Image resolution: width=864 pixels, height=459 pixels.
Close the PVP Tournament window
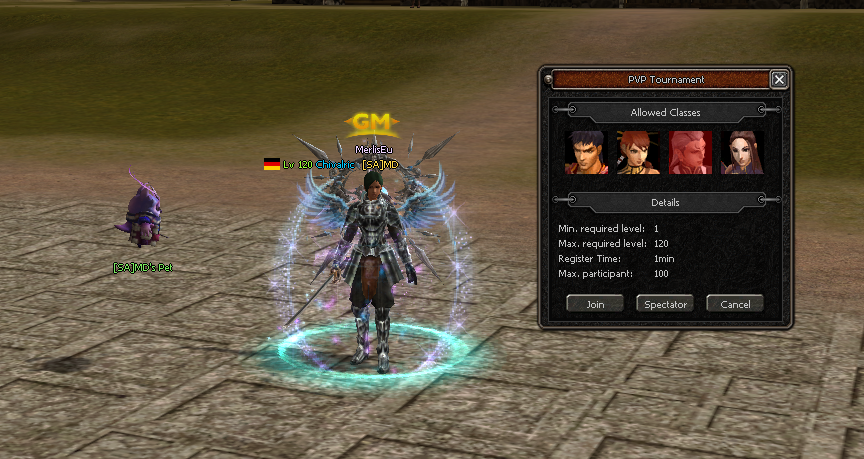pos(779,80)
